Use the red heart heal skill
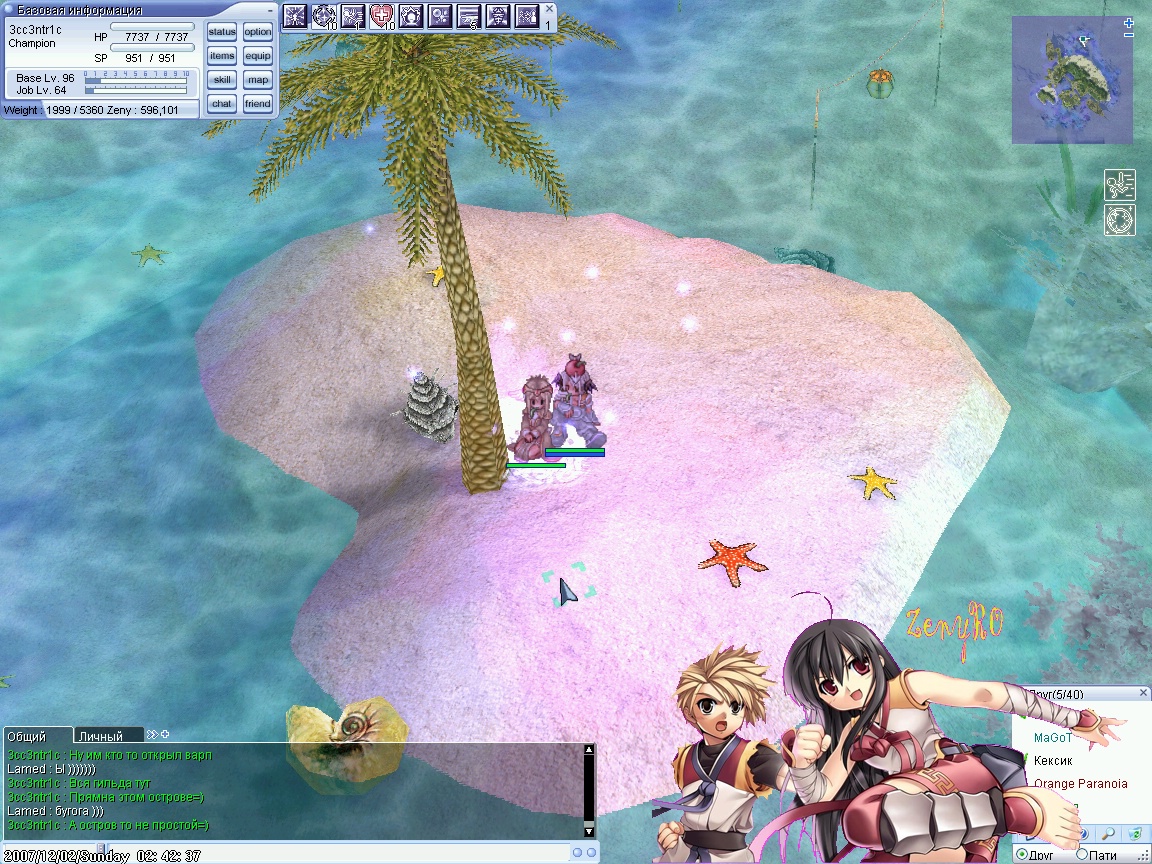 pos(382,16)
